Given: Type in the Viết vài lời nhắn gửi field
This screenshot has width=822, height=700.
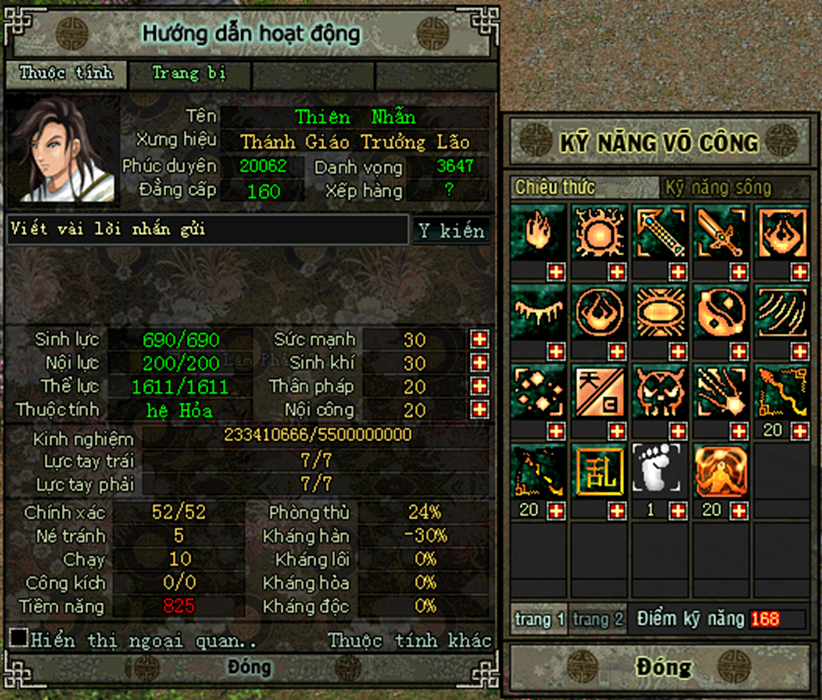Looking at the screenshot, I should (208, 230).
